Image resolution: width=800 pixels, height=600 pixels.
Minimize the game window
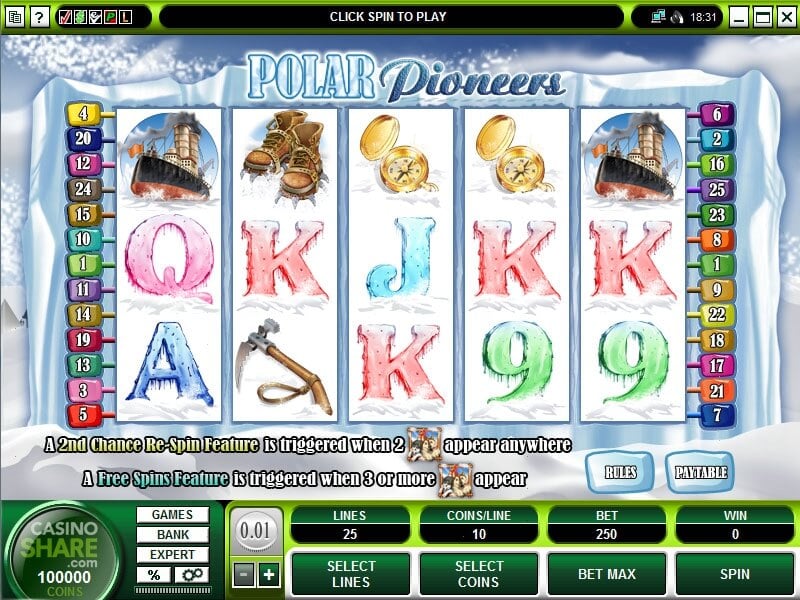(x=740, y=17)
